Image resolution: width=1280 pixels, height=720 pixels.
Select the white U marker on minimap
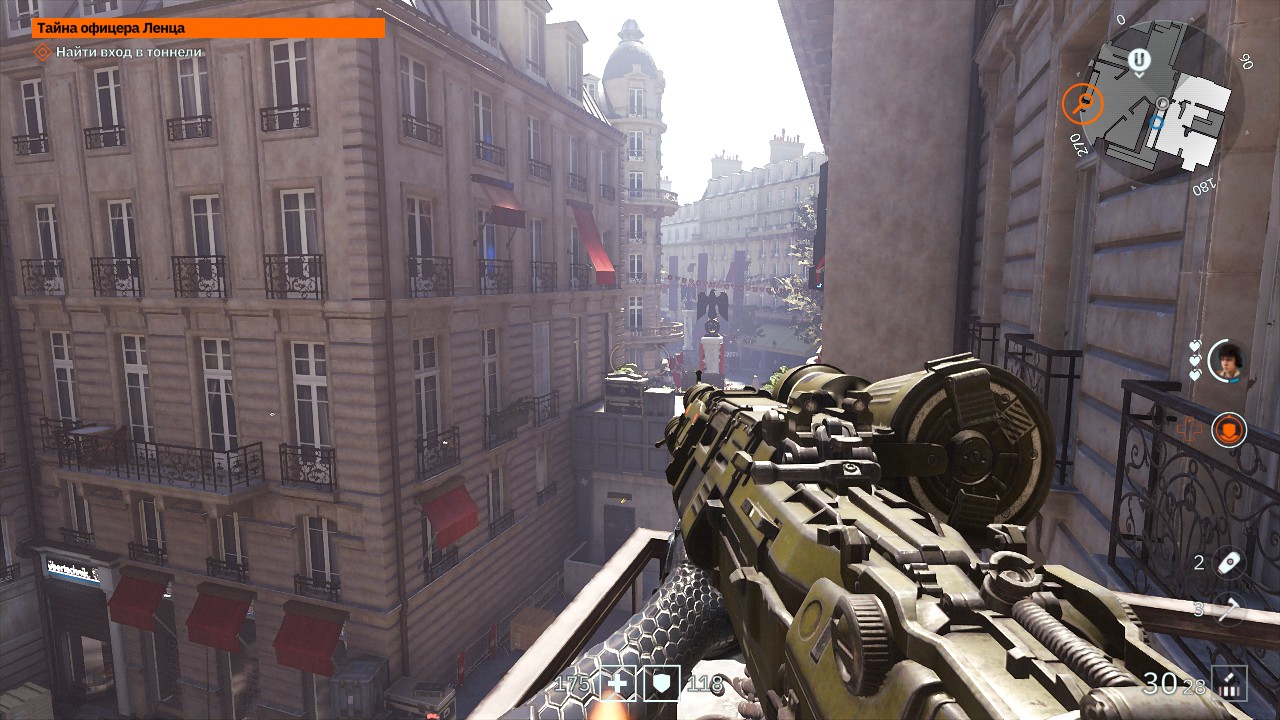point(1138,61)
